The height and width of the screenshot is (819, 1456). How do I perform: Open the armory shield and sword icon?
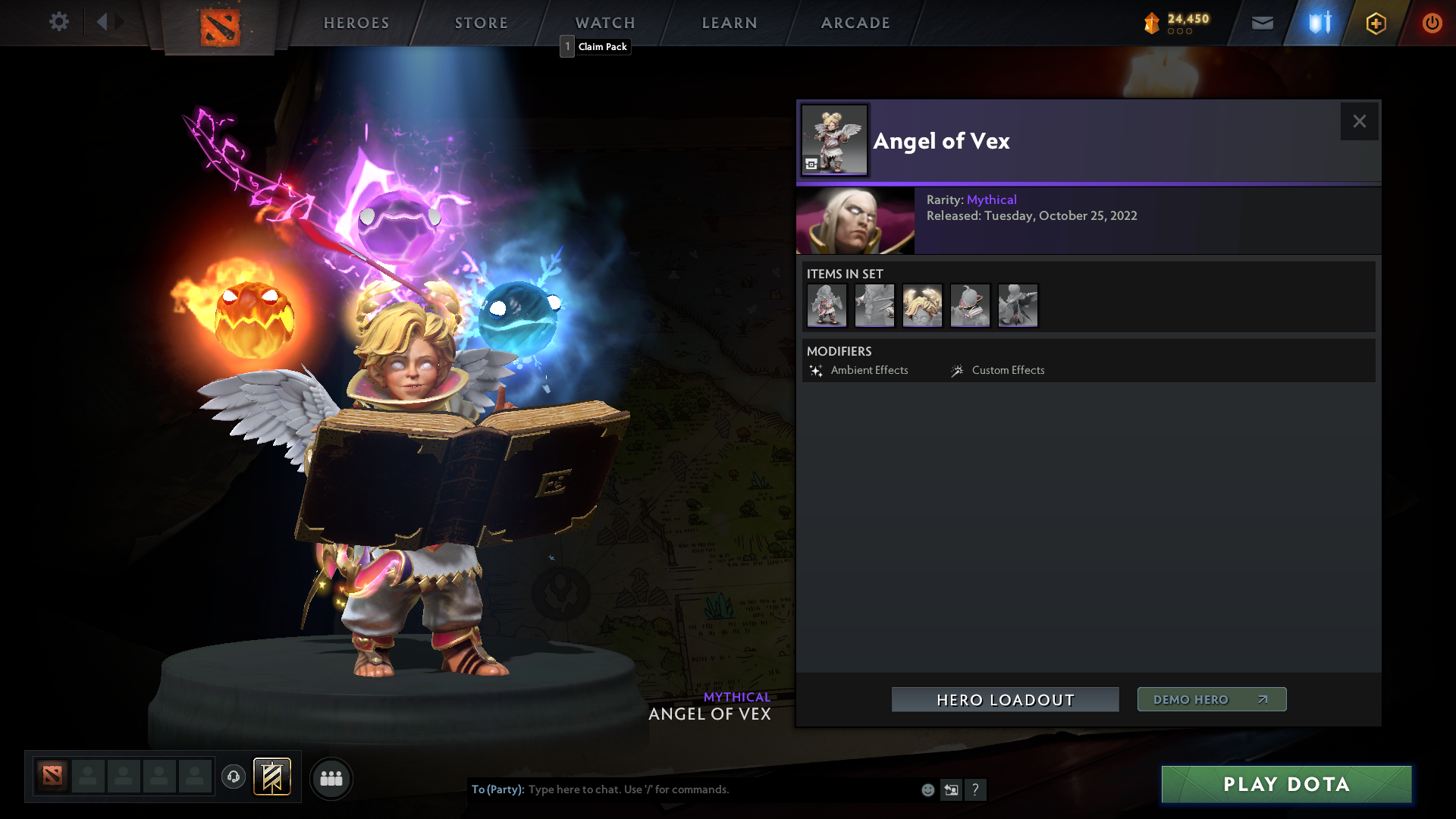1318,23
